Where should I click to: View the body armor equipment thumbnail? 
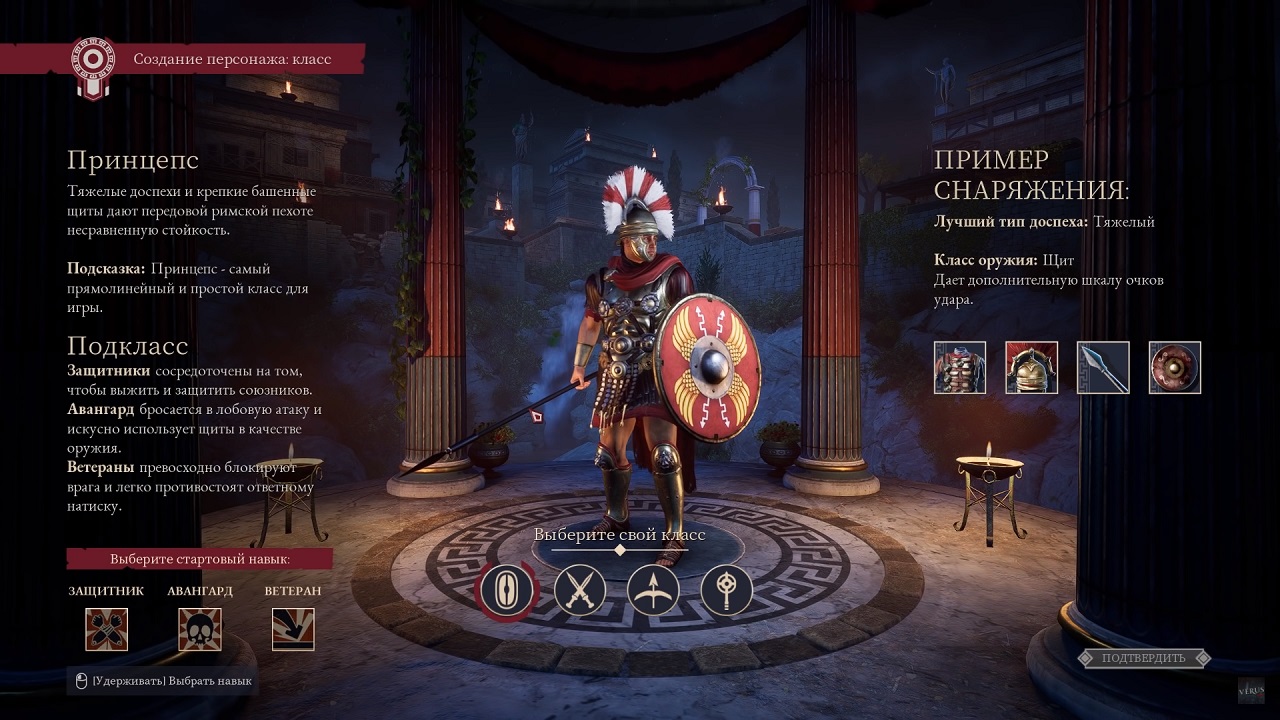tap(960, 367)
